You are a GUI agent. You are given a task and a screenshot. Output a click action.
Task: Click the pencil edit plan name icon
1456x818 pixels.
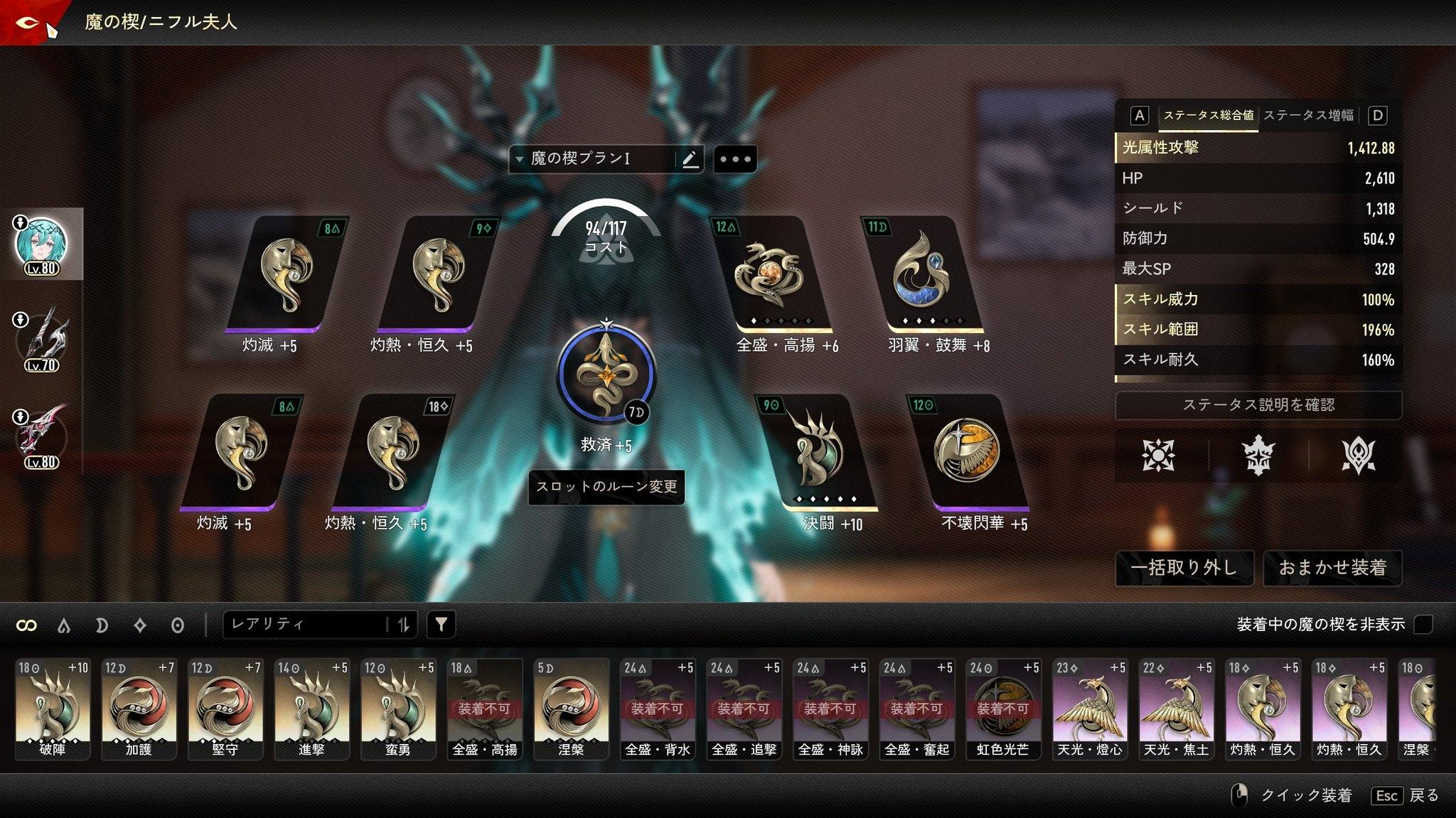tap(690, 159)
